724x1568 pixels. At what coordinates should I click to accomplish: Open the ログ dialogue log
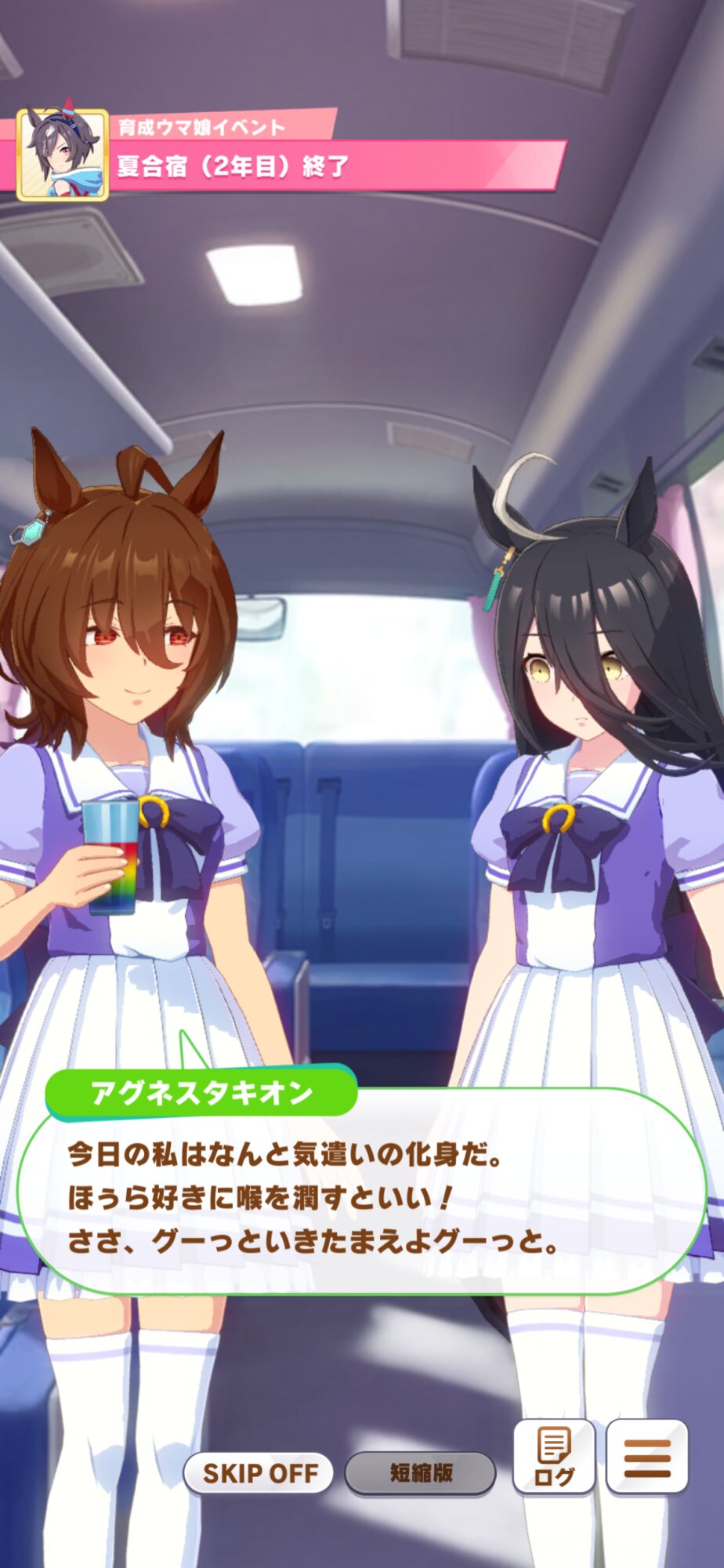(554, 1457)
